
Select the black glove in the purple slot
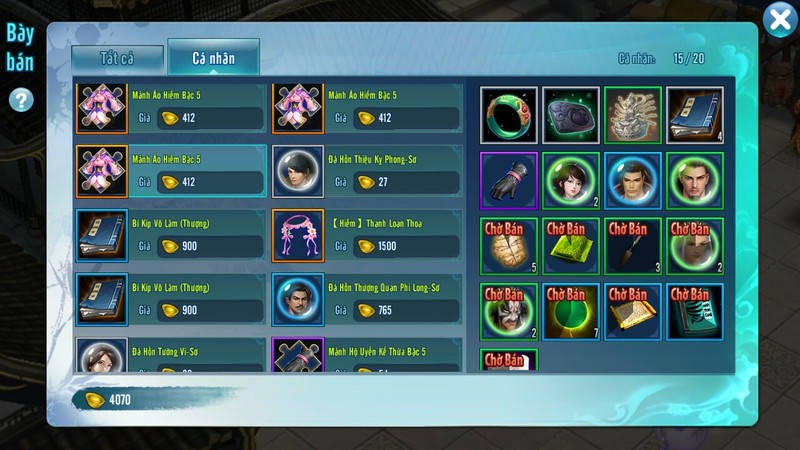(509, 181)
